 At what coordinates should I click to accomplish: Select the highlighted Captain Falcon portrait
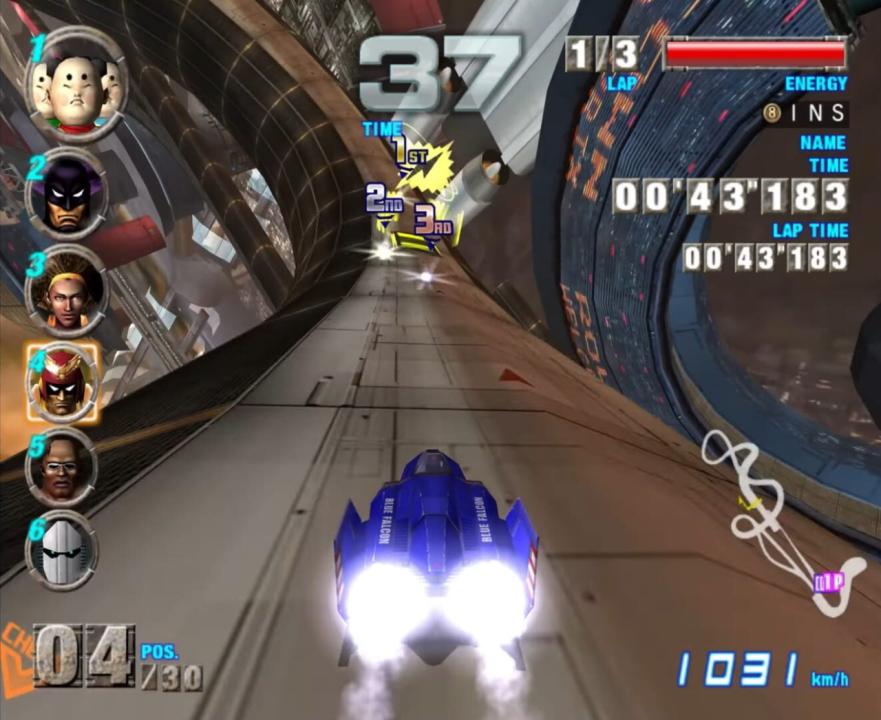tap(66, 383)
